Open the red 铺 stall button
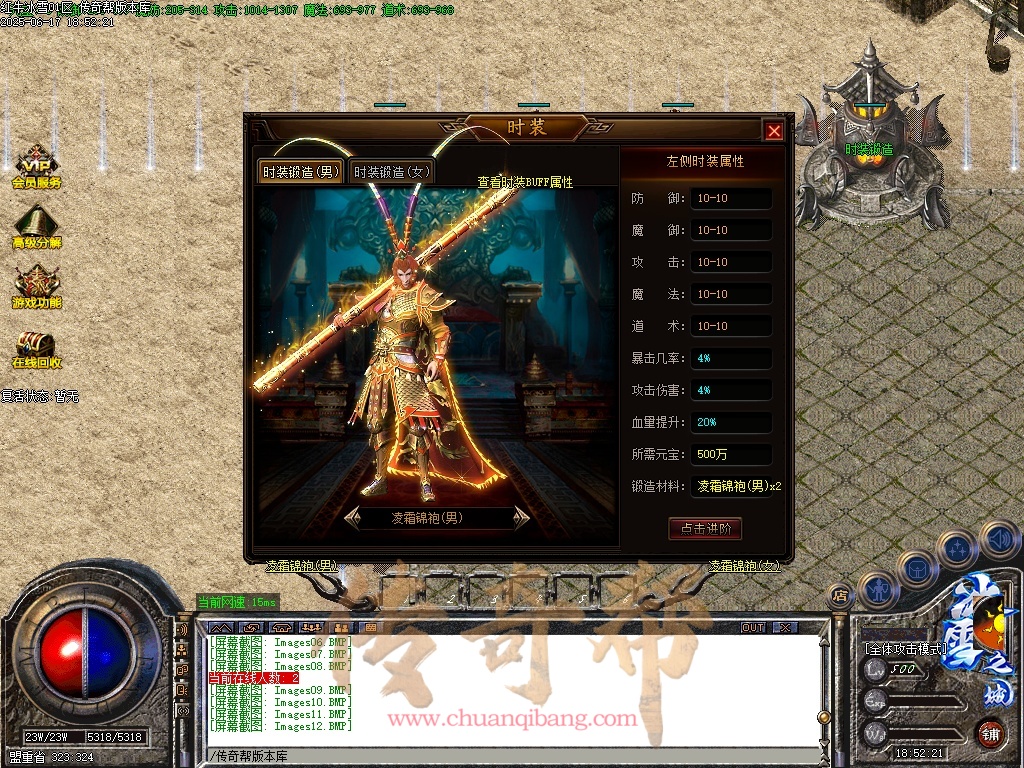 pyautogui.click(x=990, y=732)
